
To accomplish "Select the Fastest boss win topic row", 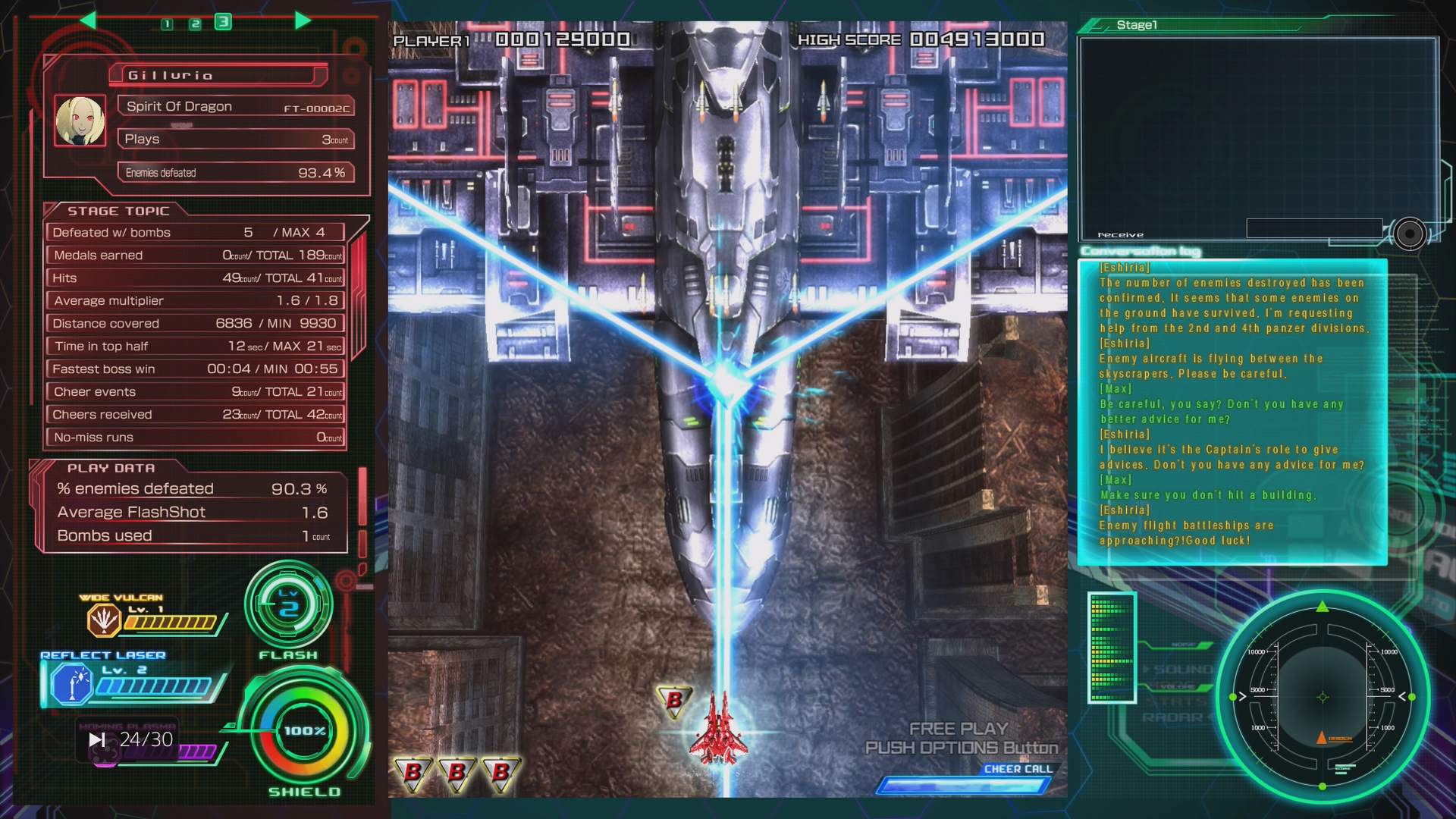I will point(196,369).
